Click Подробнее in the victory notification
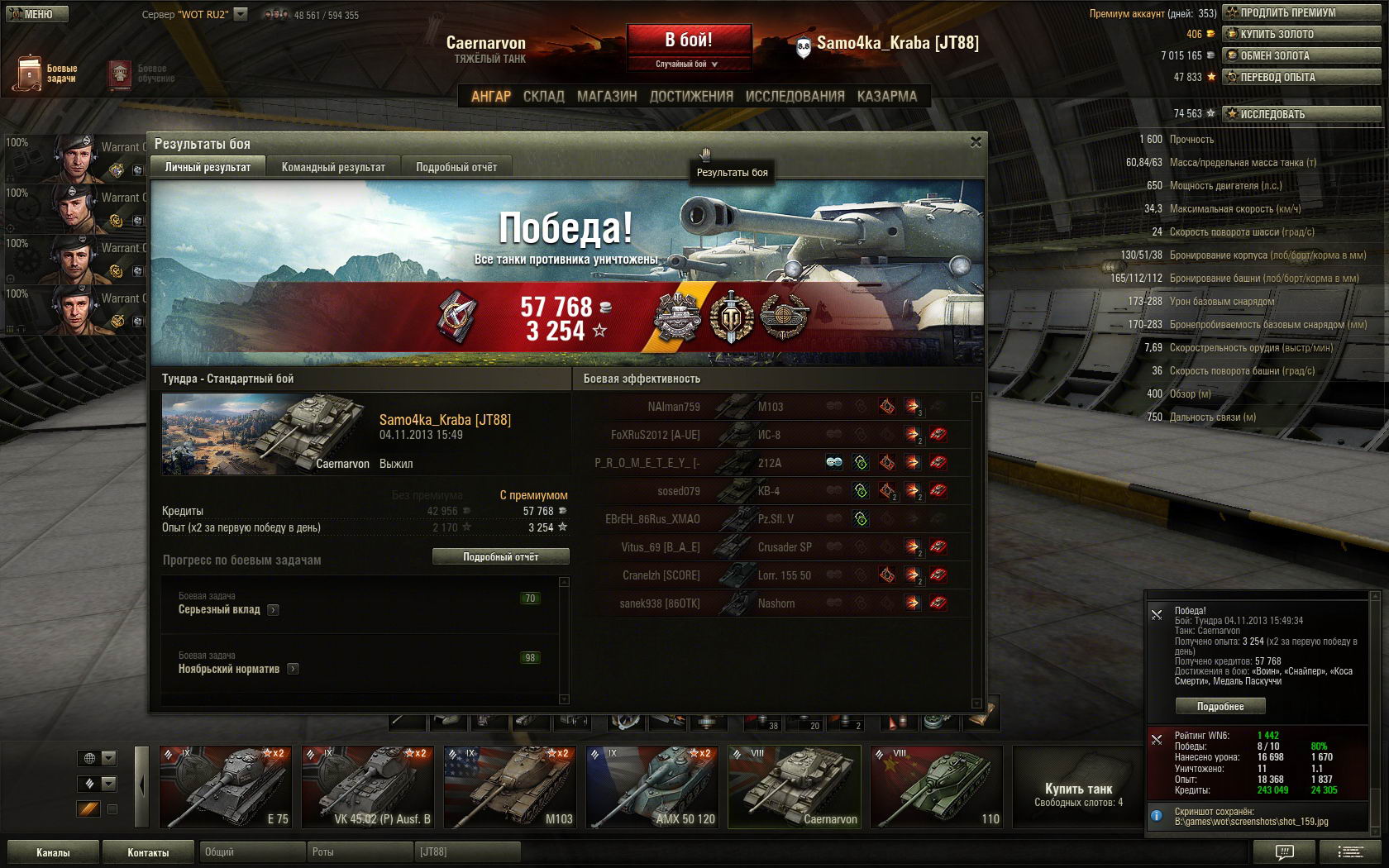Viewport: 1389px width, 868px height. click(1220, 706)
